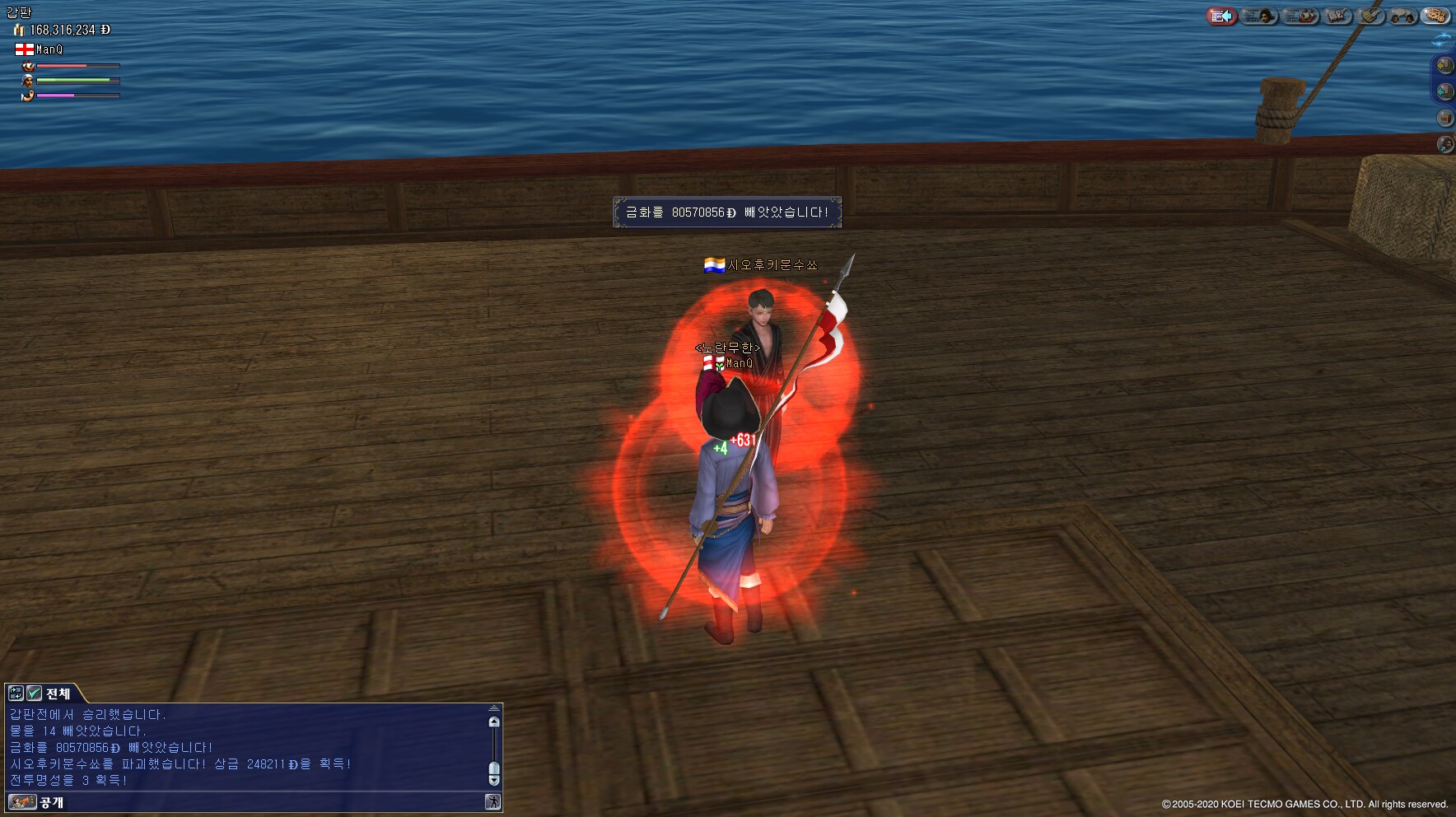
Task: Open the gear settings menu
Action: [x=1435, y=16]
